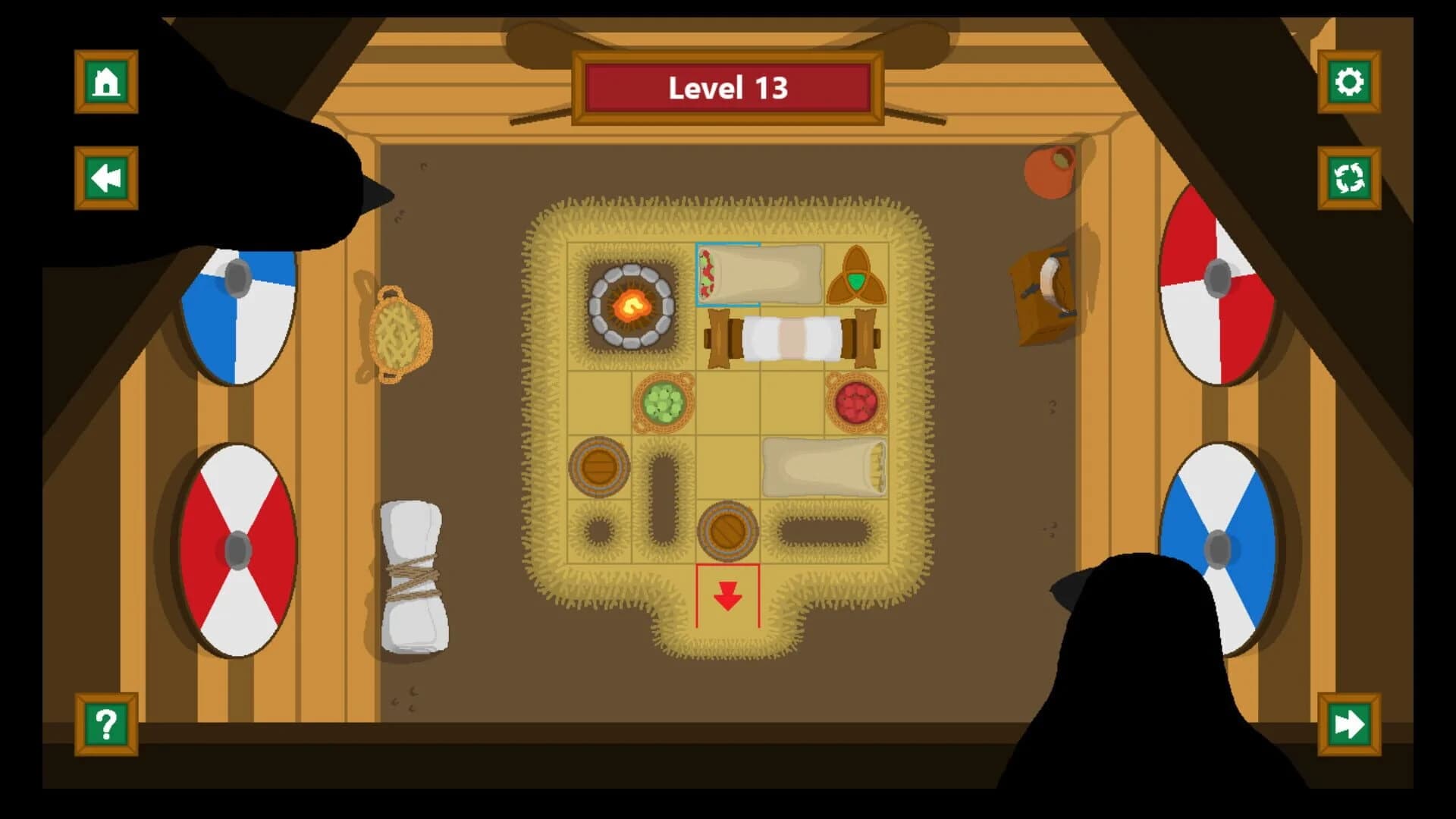The height and width of the screenshot is (819, 1456).
Task: Select the undo back arrow icon
Action: pos(106,177)
